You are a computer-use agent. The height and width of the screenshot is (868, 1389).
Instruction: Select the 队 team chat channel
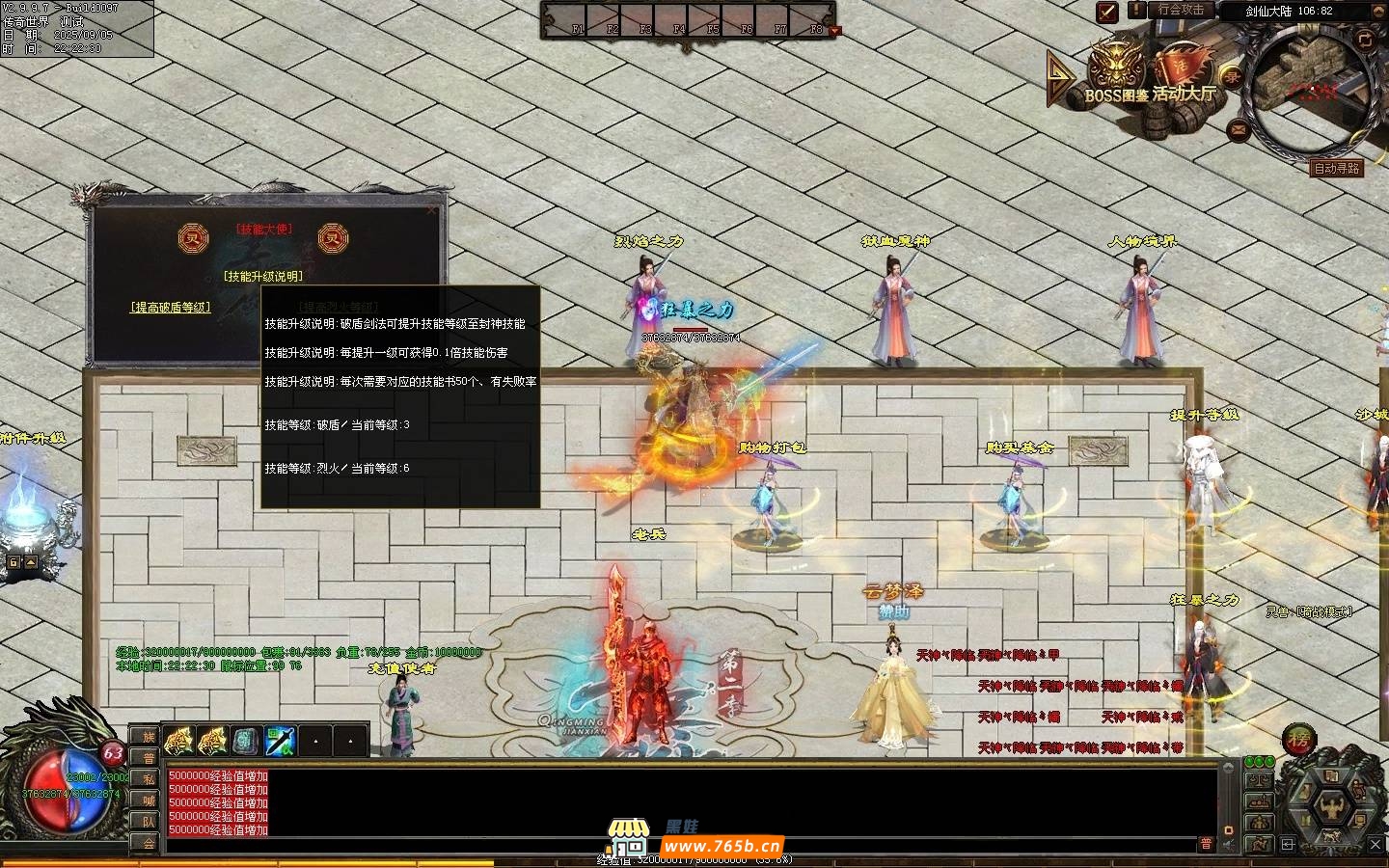(x=149, y=822)
